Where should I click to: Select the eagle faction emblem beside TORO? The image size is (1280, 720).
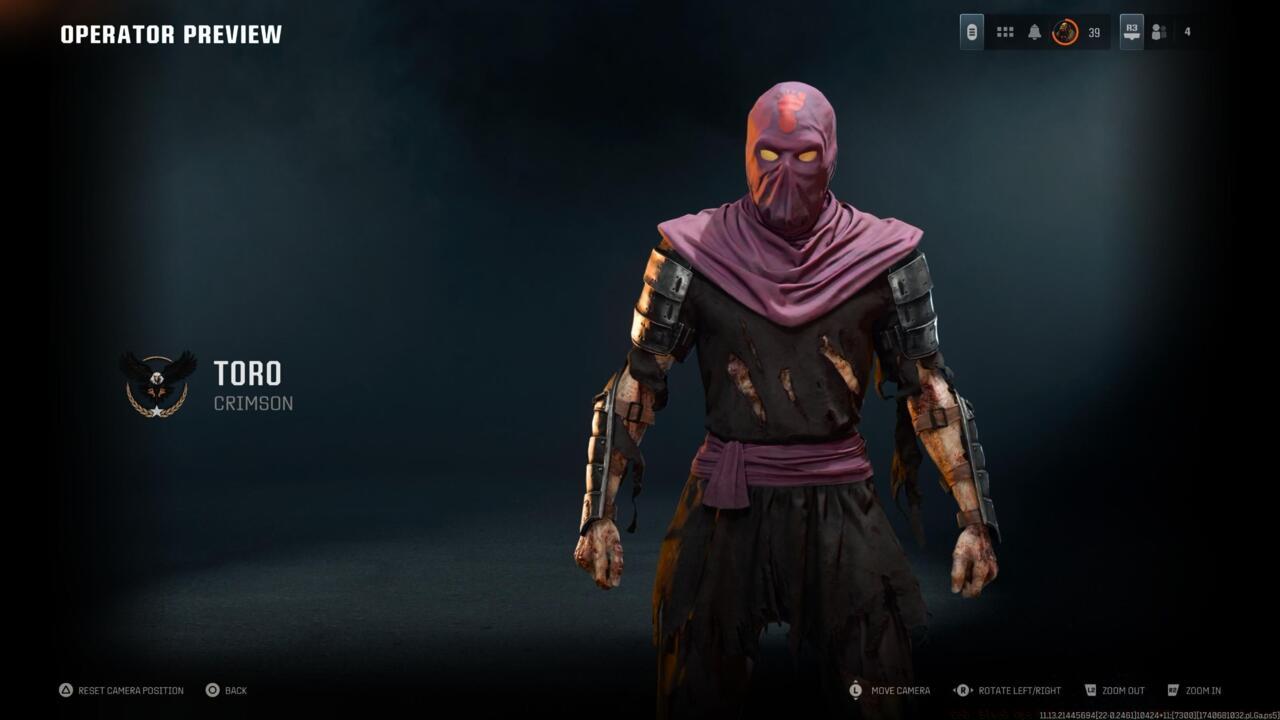coord(157,383)
